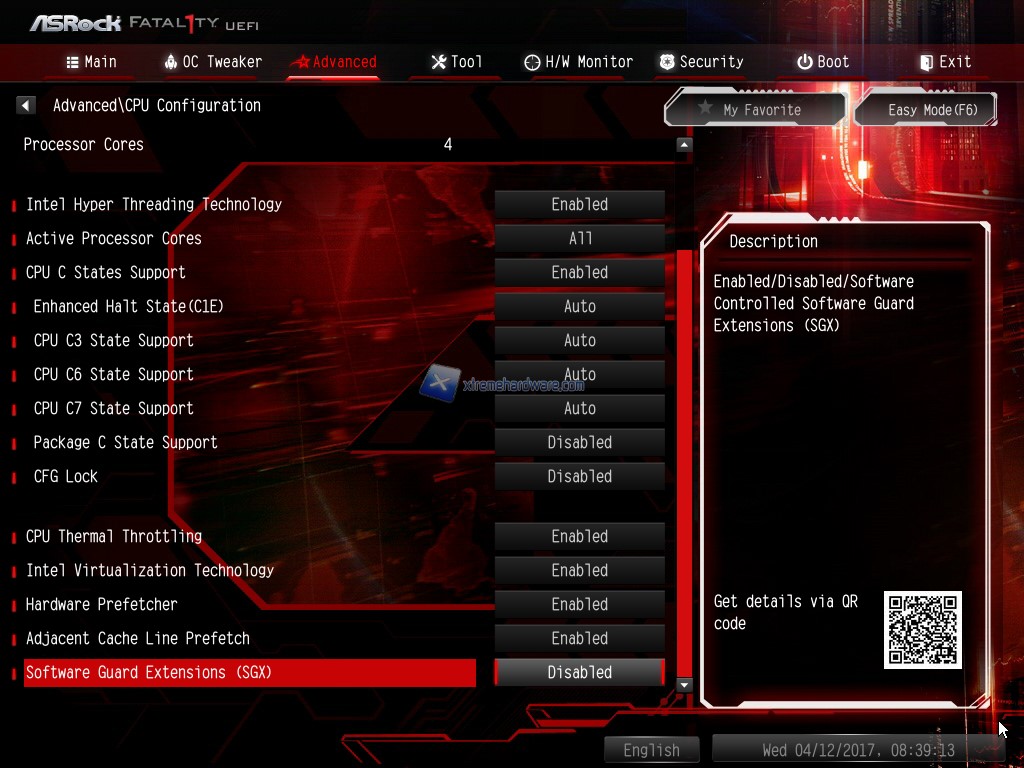Image resolution: width=1024 pixels, height=768 pixels.
Task: Open the OC Tweaker tab
Action: [212, 62]
